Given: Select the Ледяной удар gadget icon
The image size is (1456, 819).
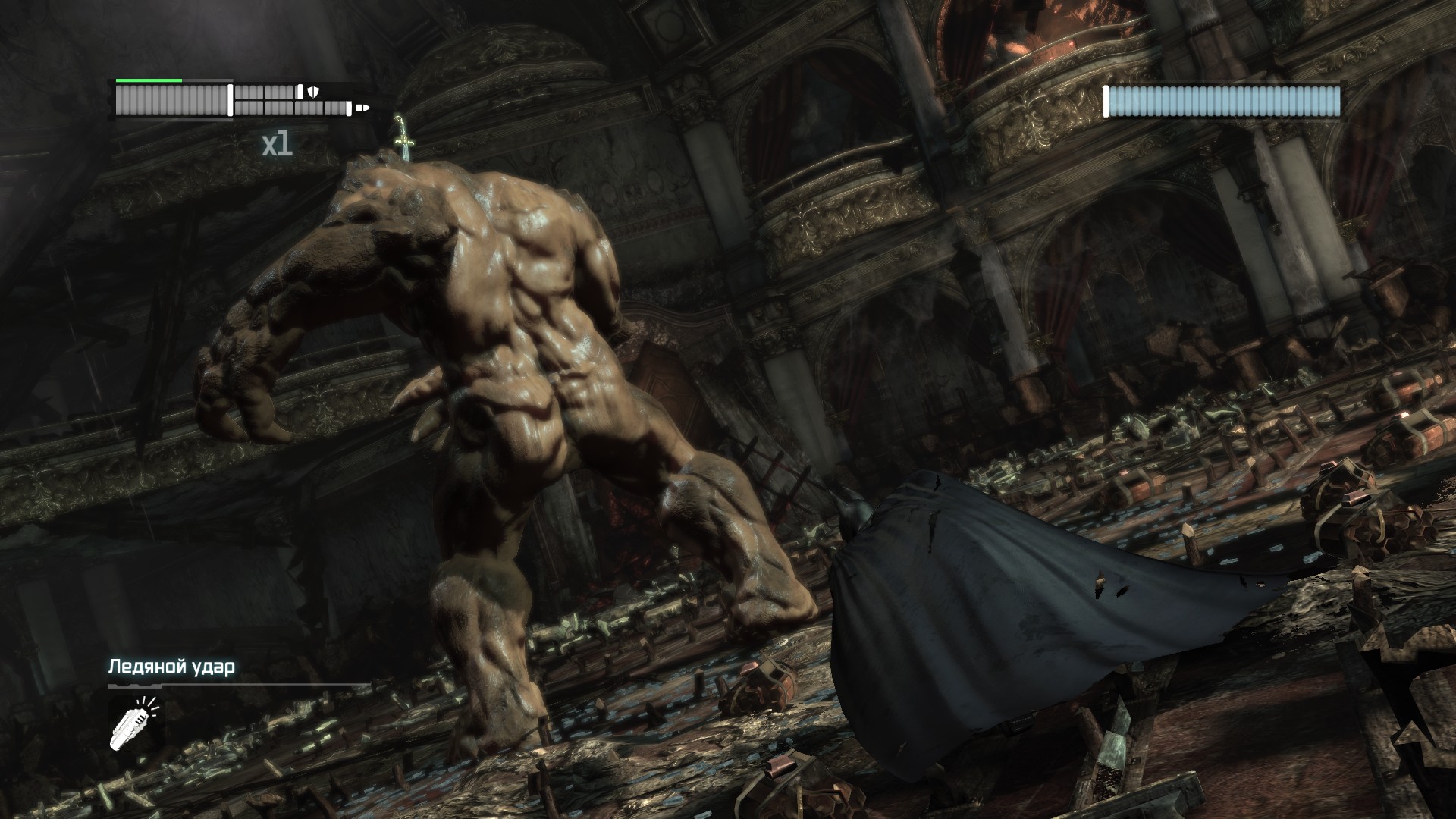Looking at the screenshot, I should click(x=136, y=723).
